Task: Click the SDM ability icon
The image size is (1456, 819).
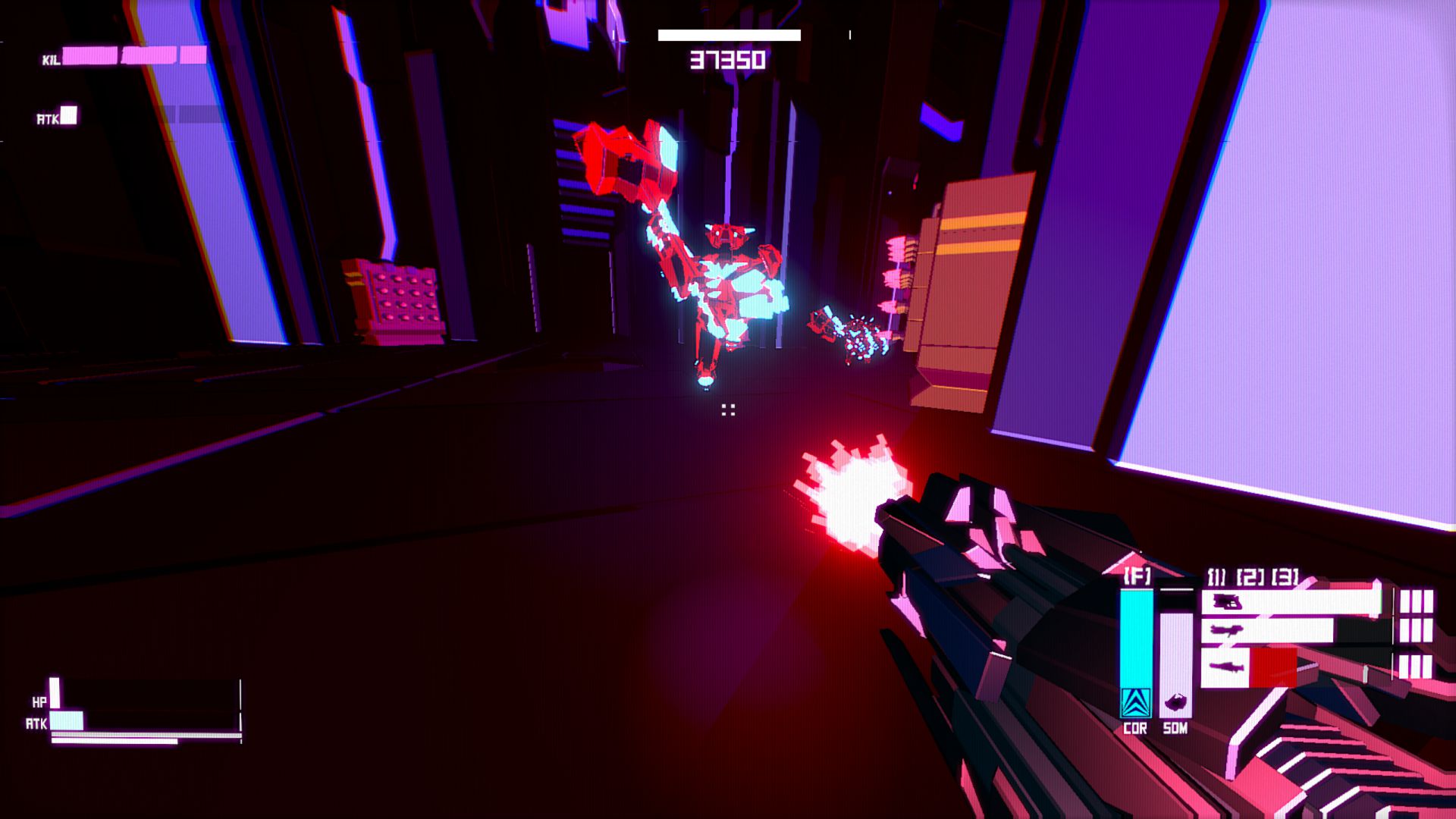Action: 1175,704
